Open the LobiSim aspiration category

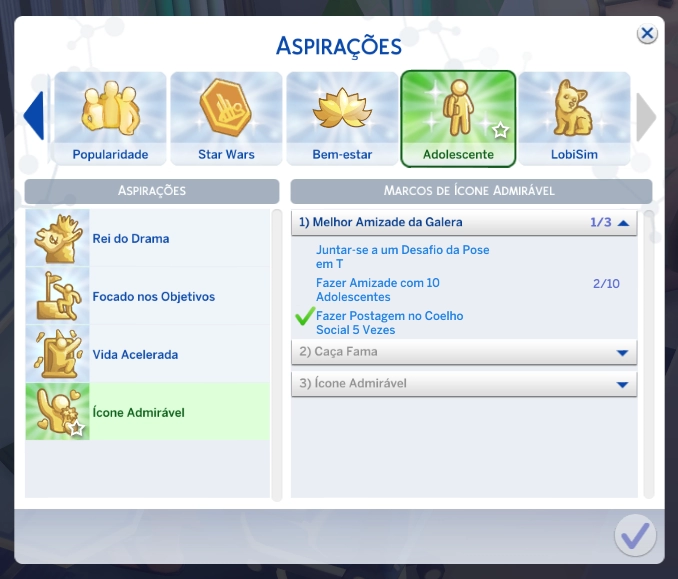574,119
